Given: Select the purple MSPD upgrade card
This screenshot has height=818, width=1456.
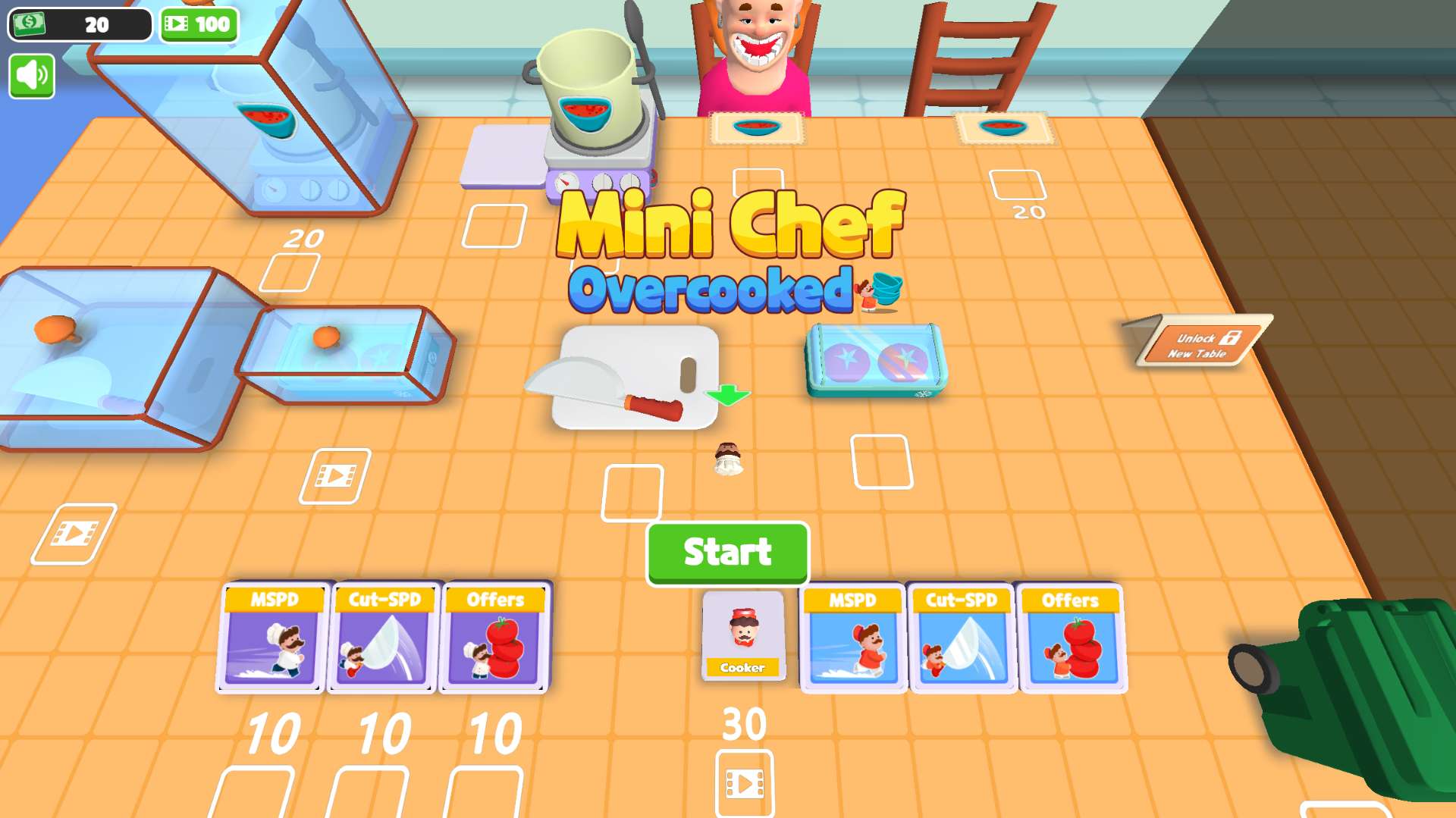Looking at the screenshot, I should pyautogui.click(x=274, y=638).
